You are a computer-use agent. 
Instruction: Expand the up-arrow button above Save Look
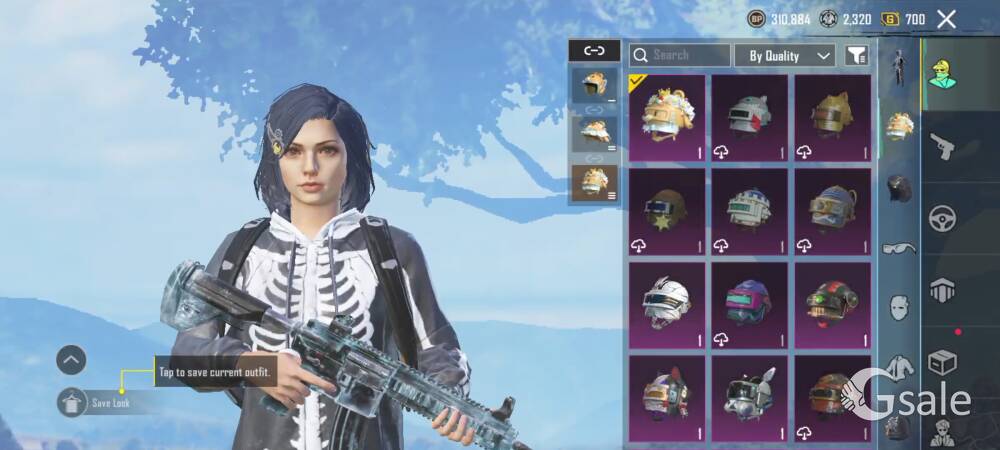71,360
